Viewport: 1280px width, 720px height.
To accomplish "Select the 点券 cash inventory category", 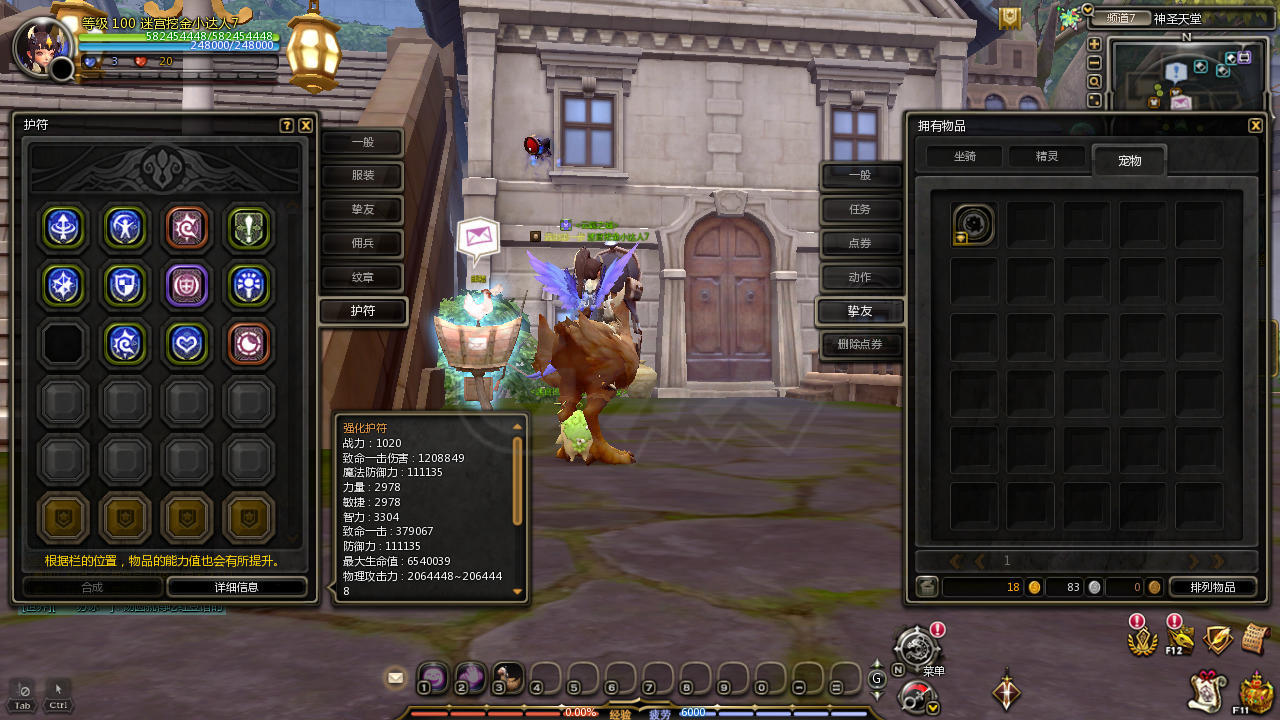I will [x=860, y=243].
